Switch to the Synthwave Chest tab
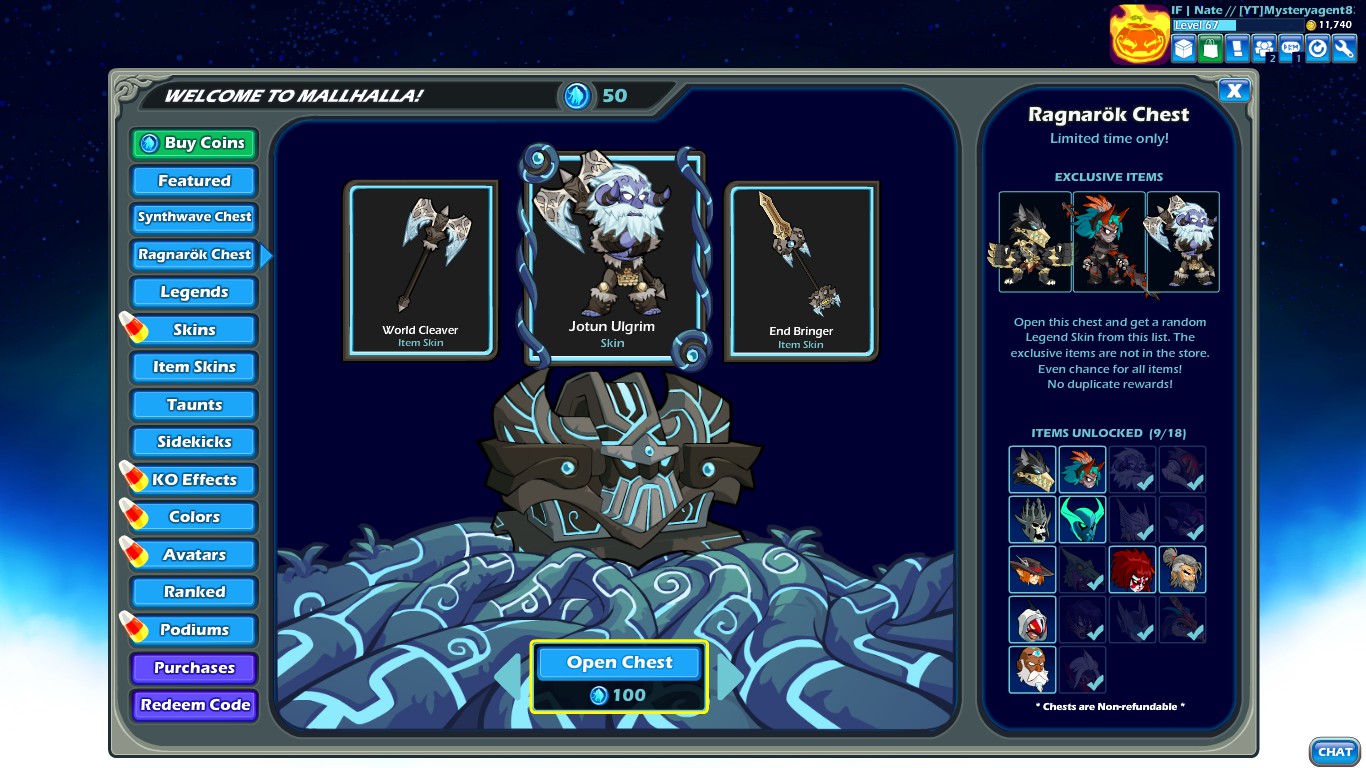The width and height of the screenshot is (1366, 768). 193,218
